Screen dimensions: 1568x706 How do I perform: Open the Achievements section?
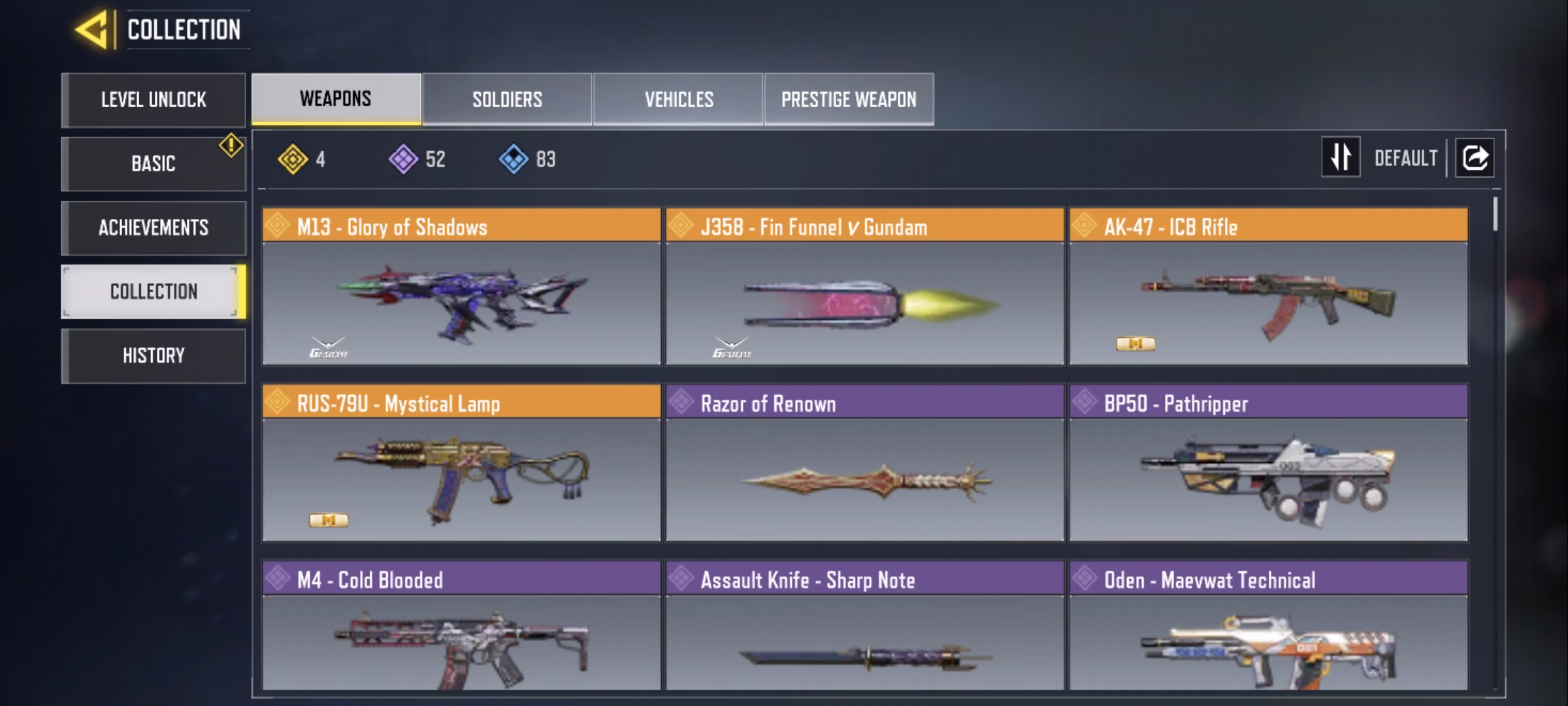coord(154,227)
